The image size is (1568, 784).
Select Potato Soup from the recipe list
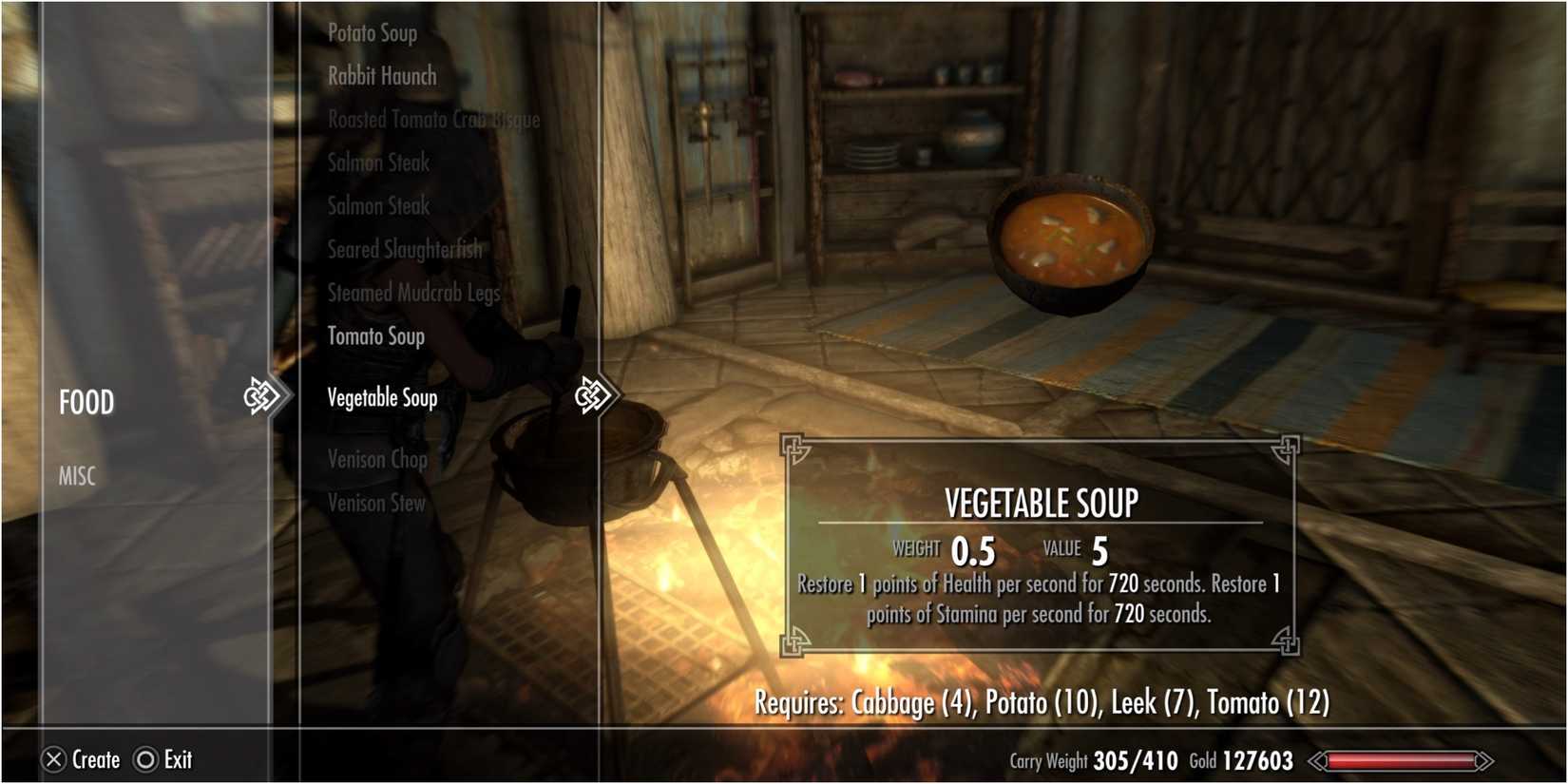(x=372, y=32)
